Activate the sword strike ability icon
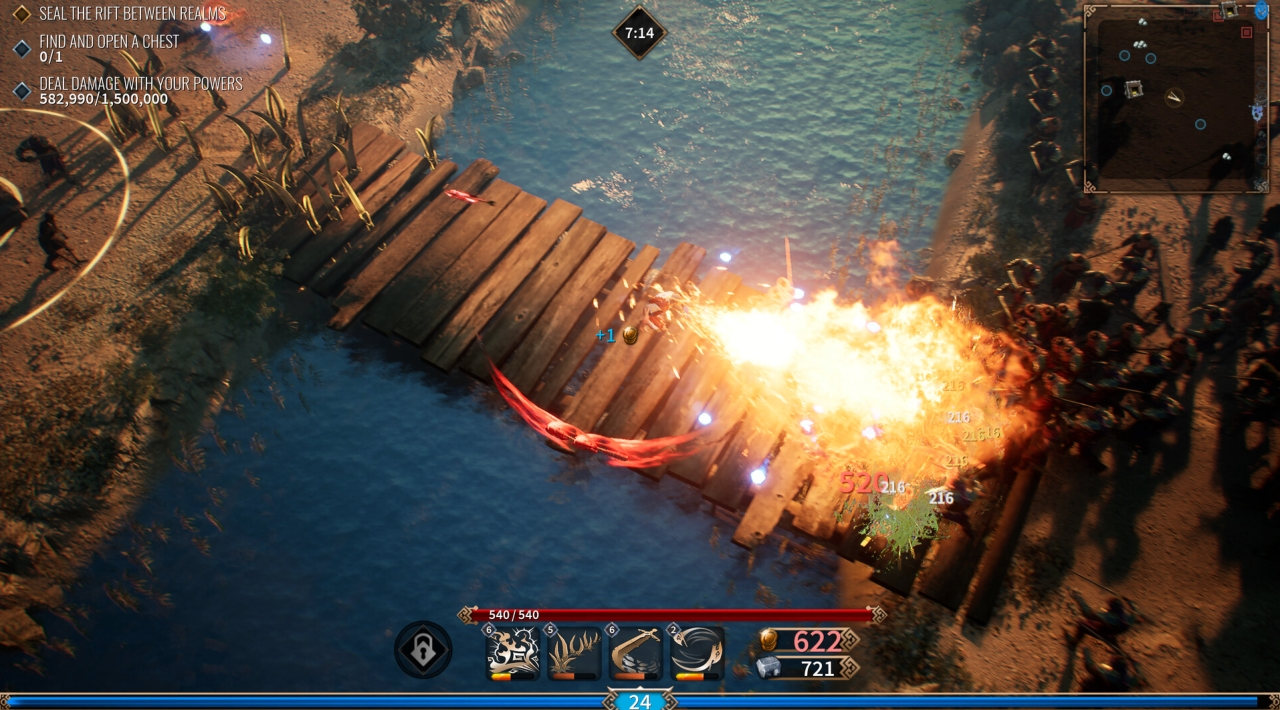1280x710 pixels. click(x=636, y=653)
